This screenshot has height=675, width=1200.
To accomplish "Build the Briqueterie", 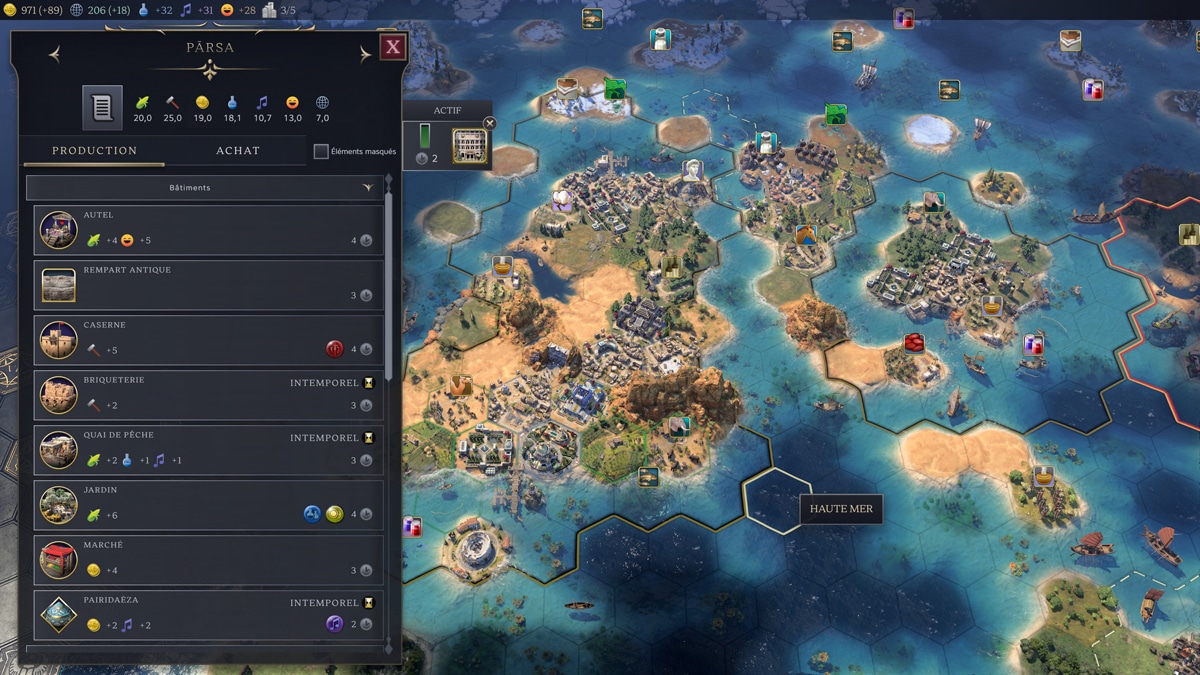I will [208, 395].
